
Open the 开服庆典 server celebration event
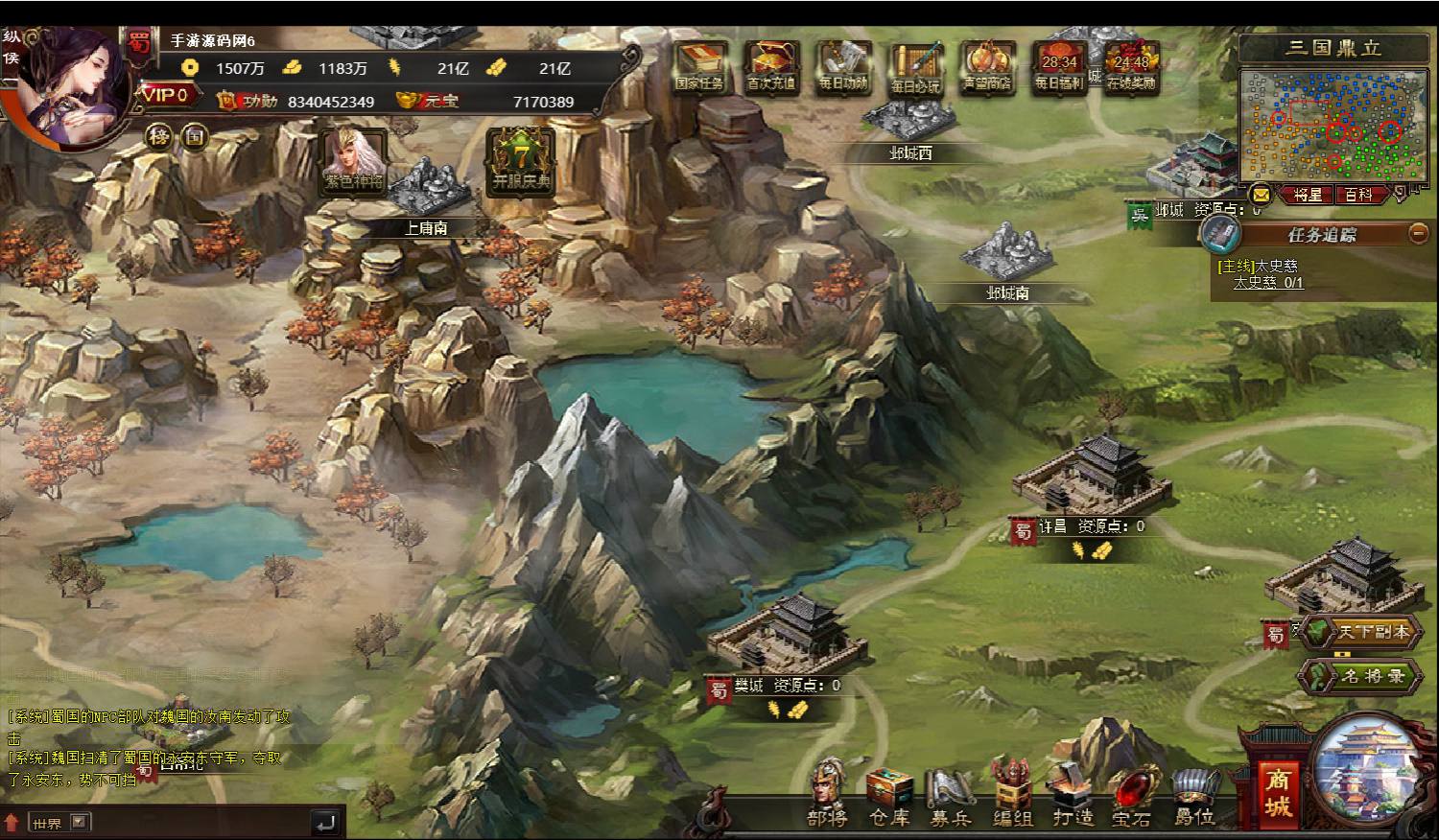522,161
